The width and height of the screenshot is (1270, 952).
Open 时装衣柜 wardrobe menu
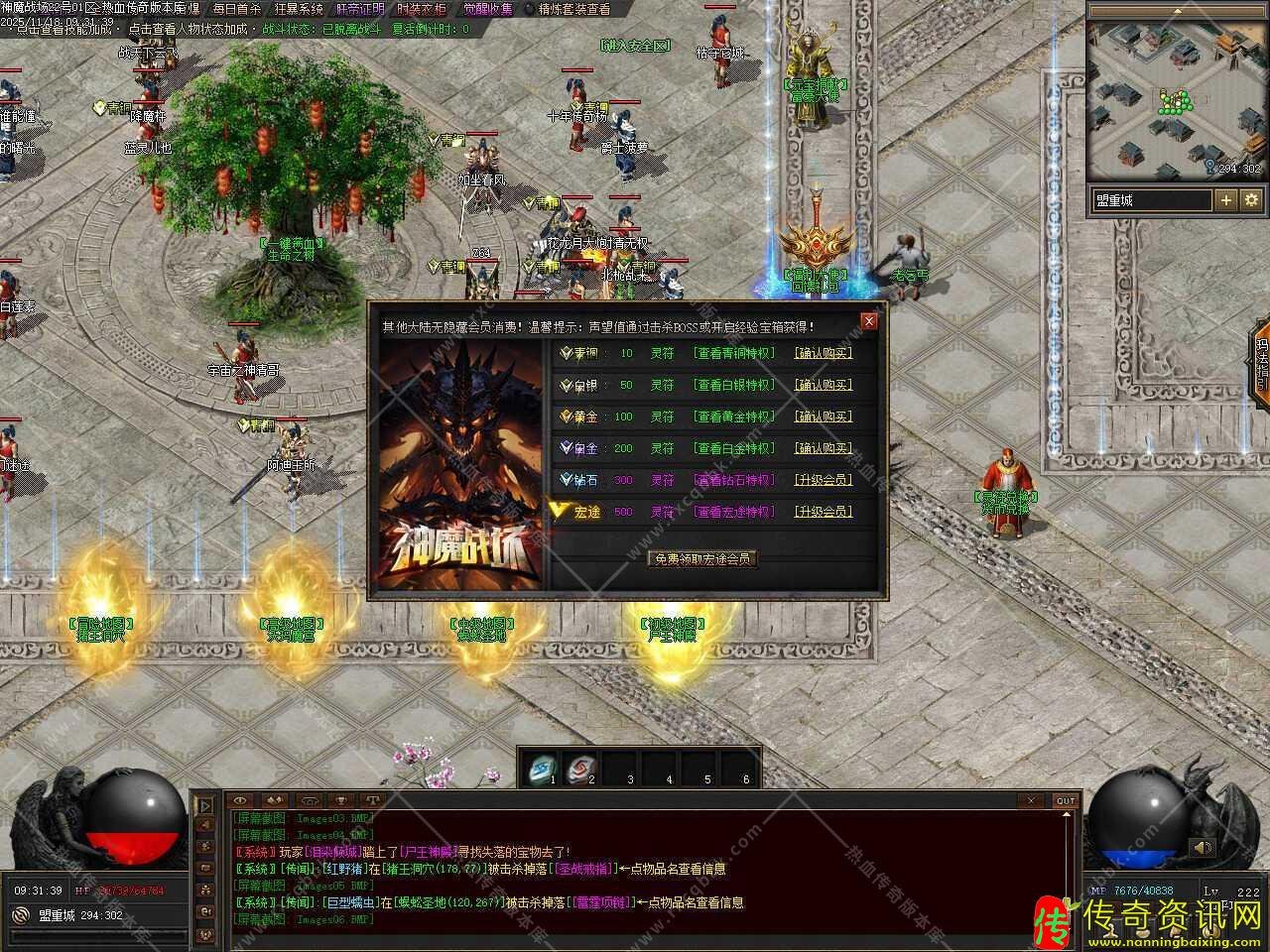click(422, 9)
